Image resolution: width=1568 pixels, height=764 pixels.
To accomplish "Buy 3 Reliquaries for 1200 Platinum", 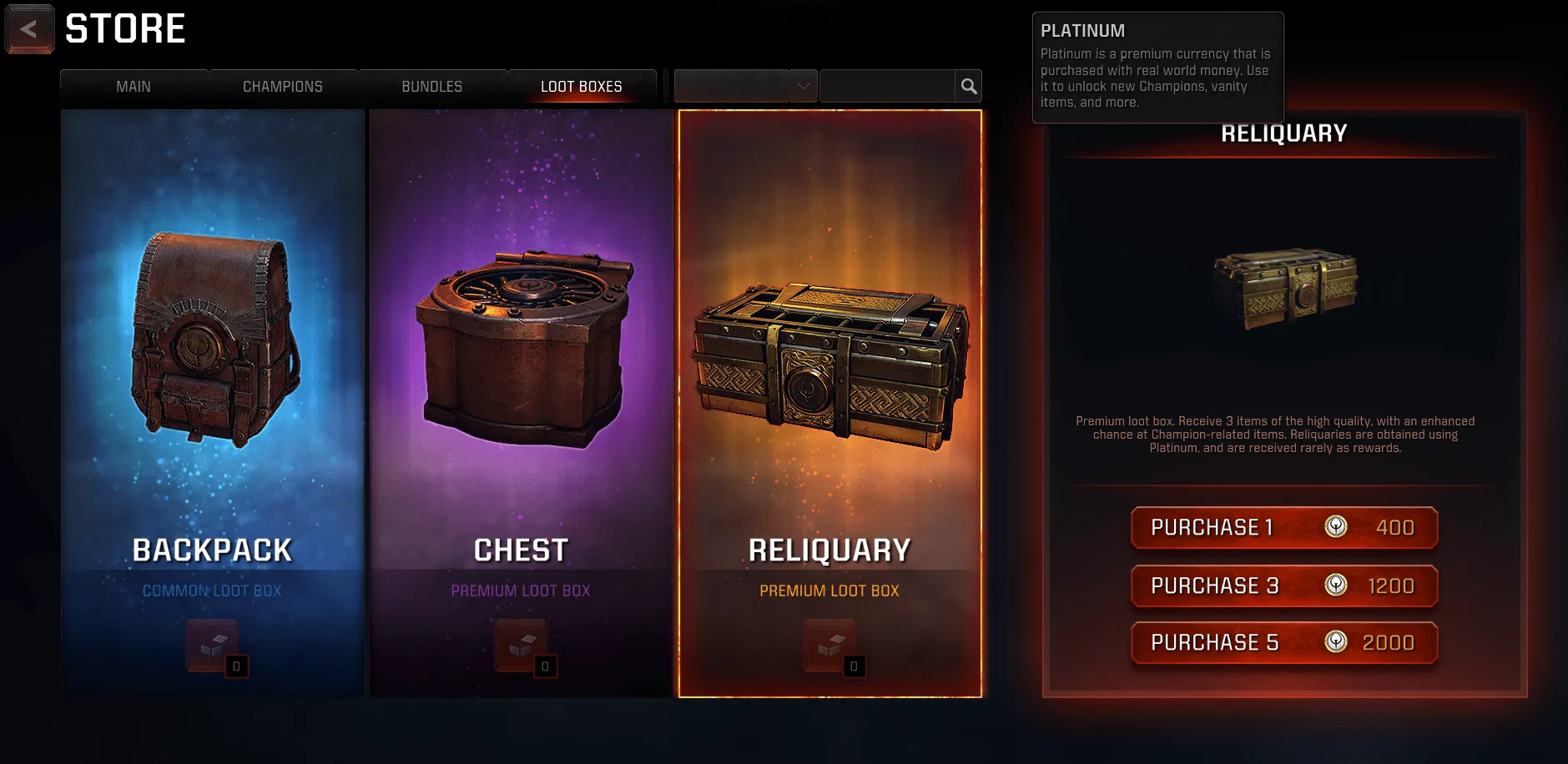I will [1283, 586].
